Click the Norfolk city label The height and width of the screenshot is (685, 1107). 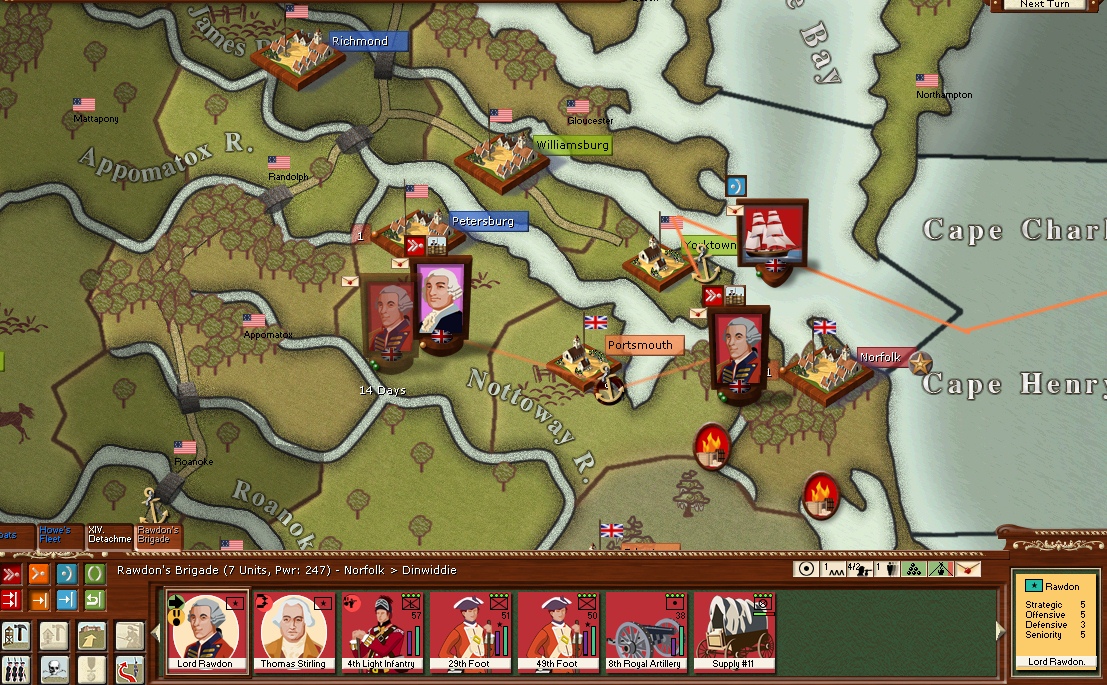pos(880,357)
